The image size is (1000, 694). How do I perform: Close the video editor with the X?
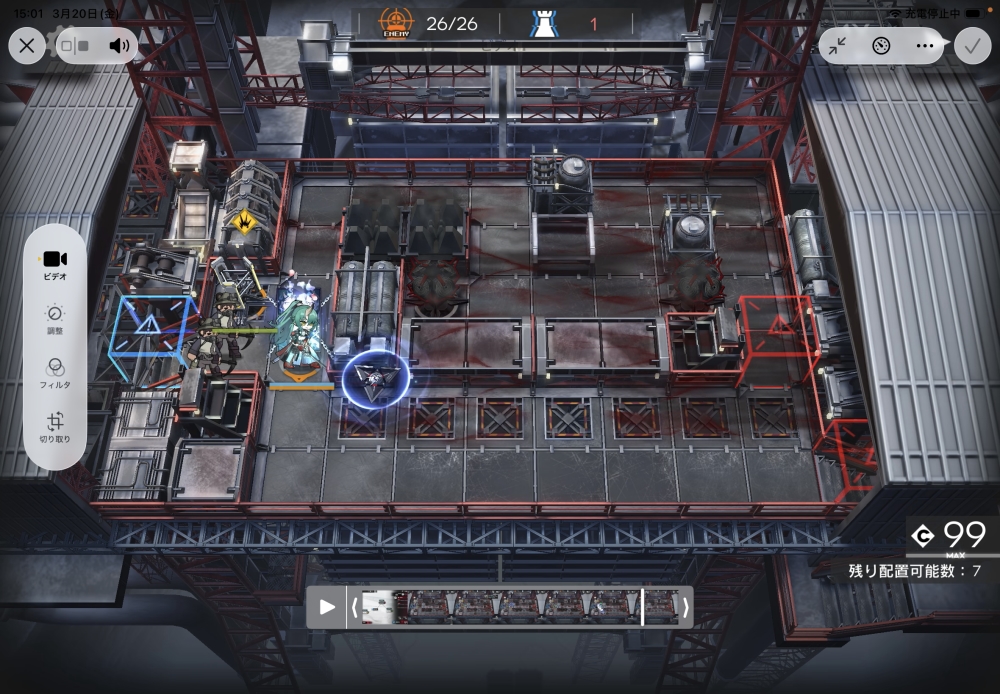click(x=27, y=45)
